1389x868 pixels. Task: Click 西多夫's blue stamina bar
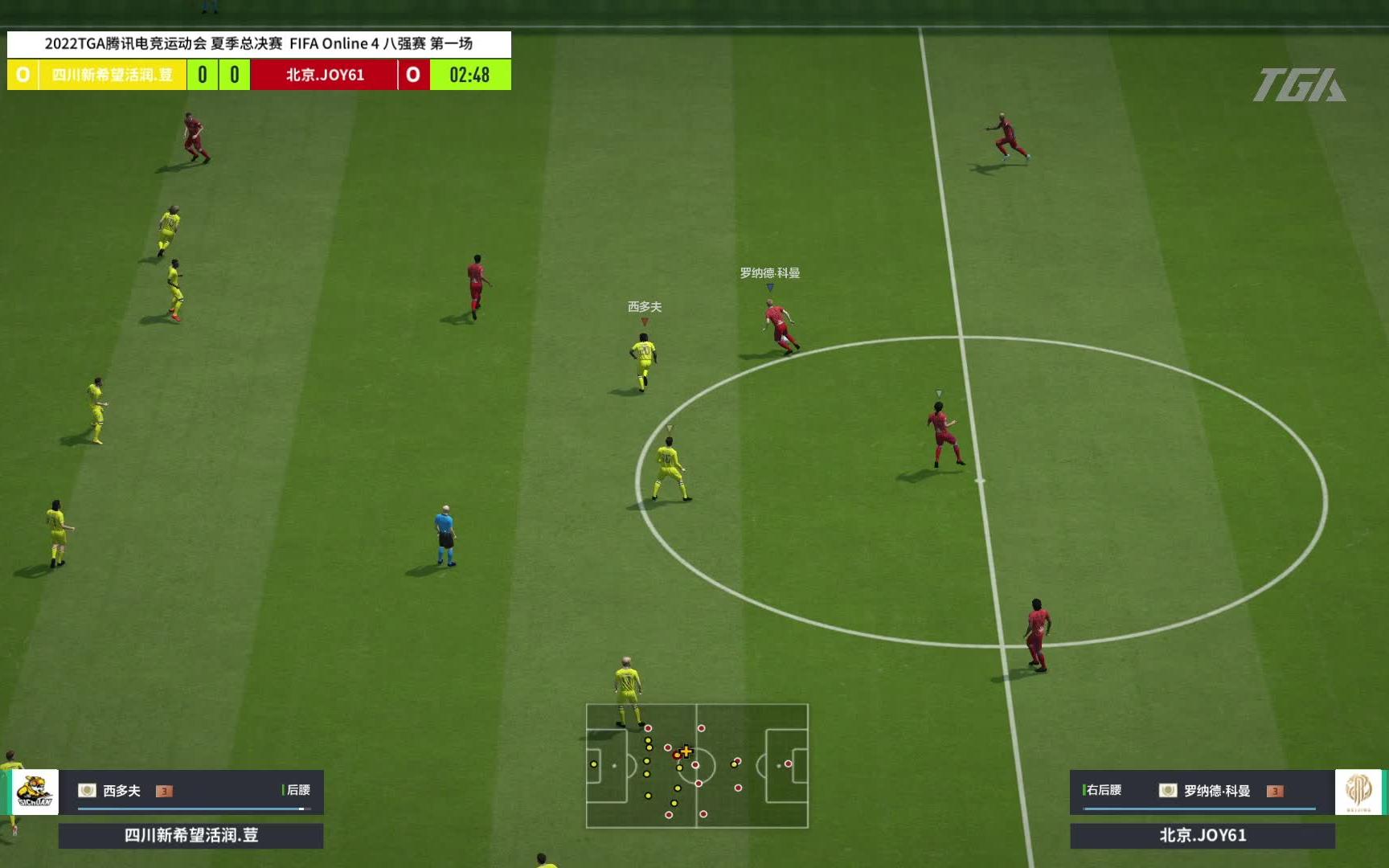[x=193, y=809]
